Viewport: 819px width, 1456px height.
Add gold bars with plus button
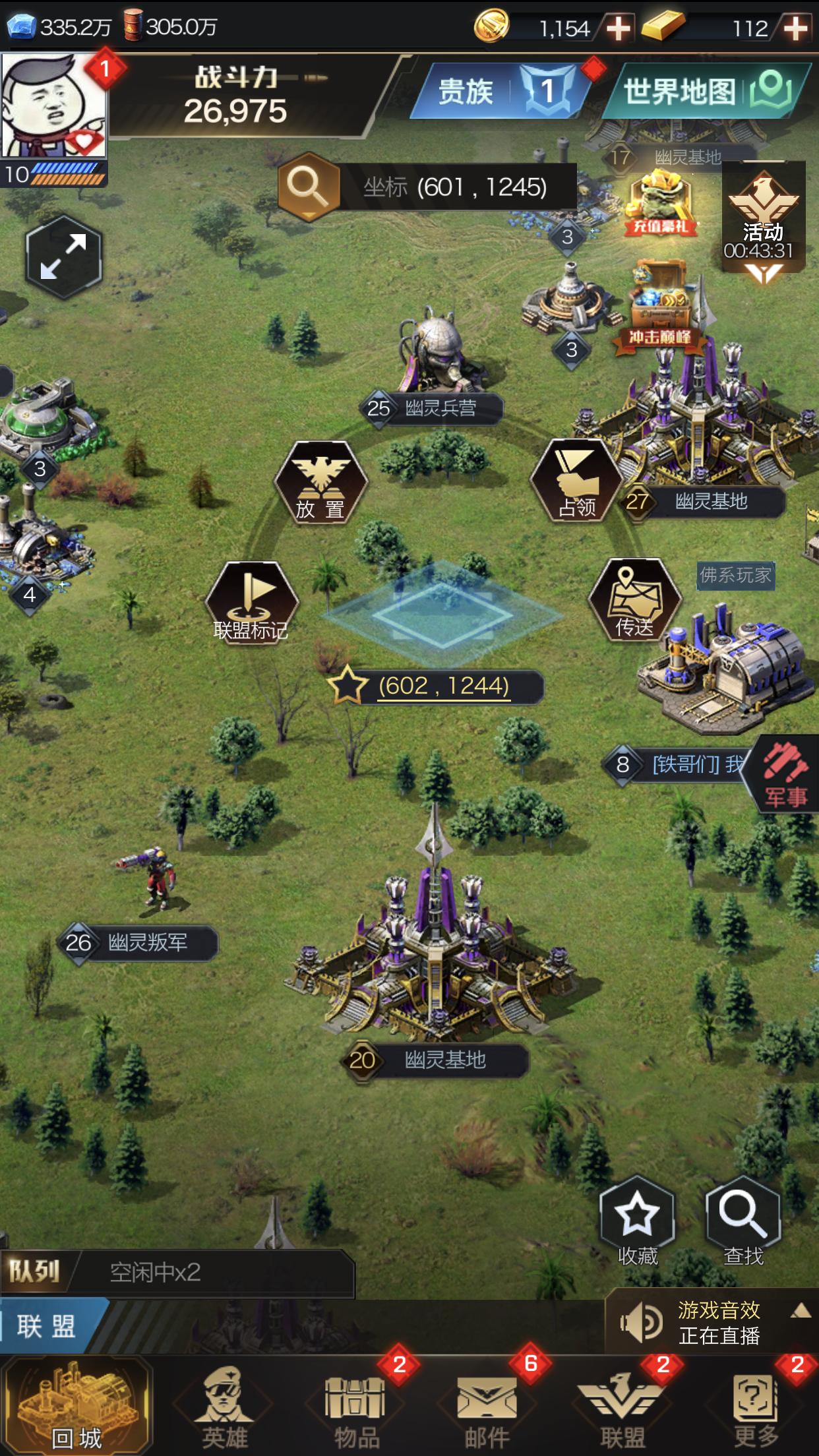pyautogui.click(x=796, y=28)
